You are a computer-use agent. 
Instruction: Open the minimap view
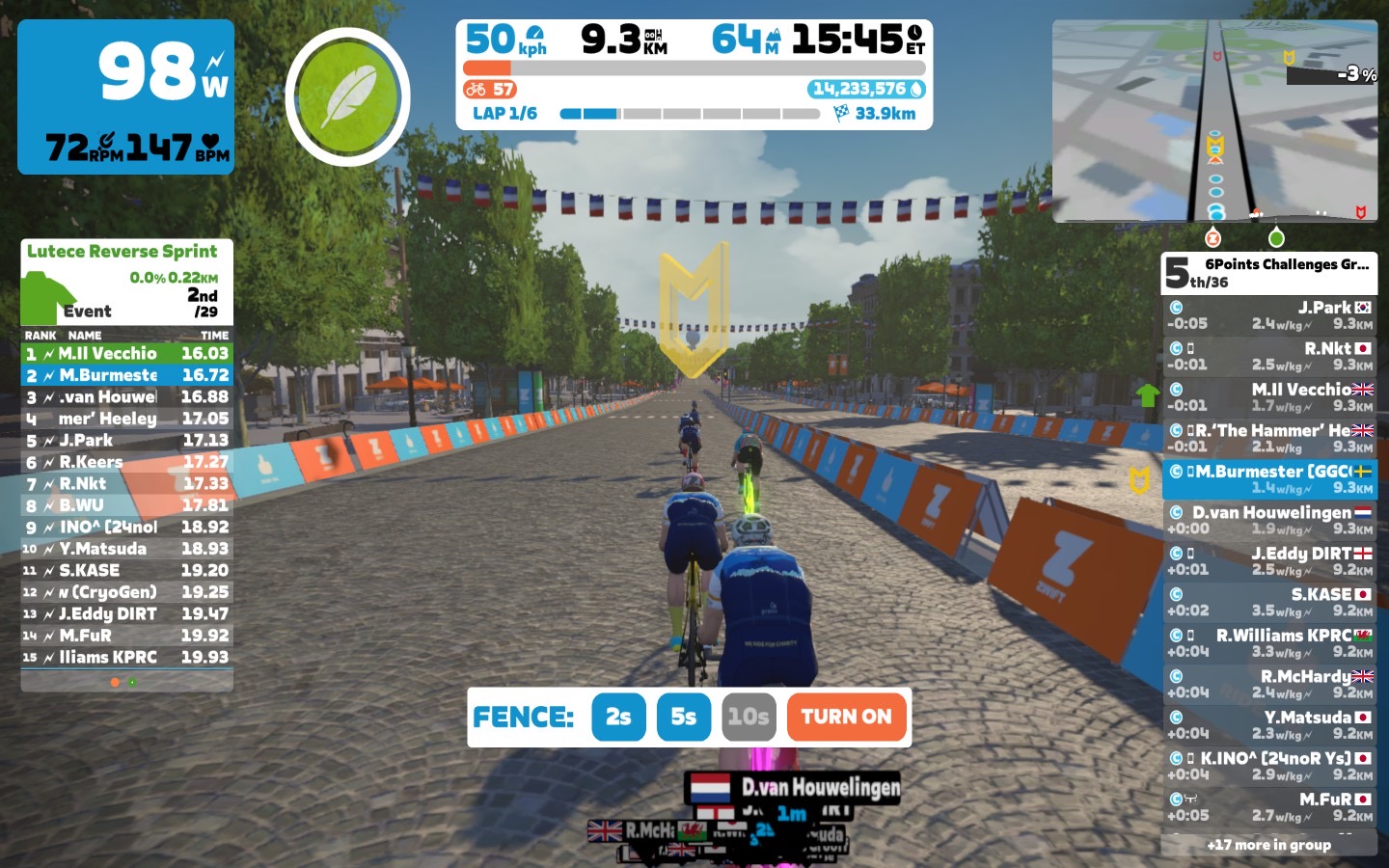click(1214, 121)
